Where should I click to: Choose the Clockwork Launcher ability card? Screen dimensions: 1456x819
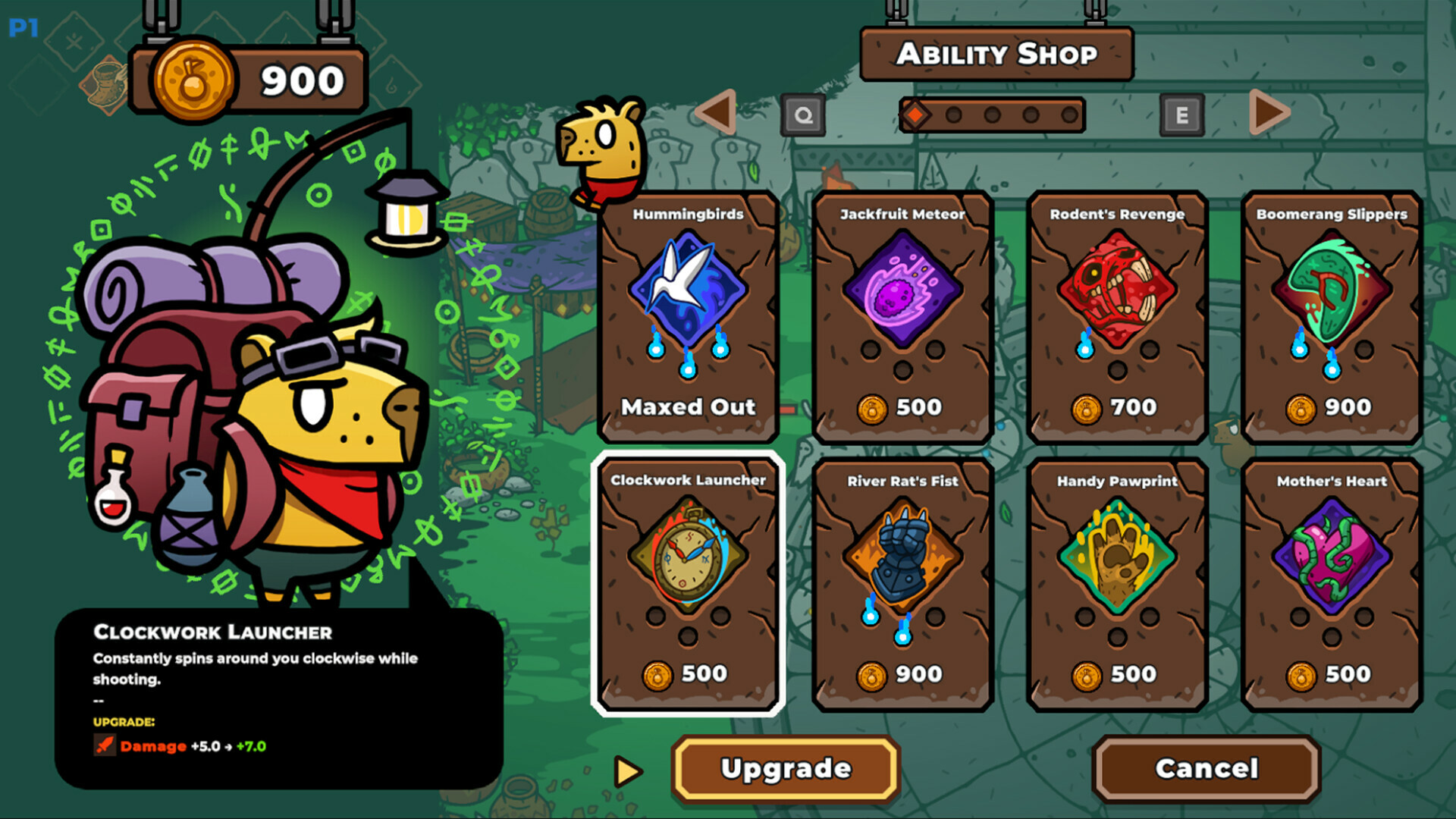688,583
